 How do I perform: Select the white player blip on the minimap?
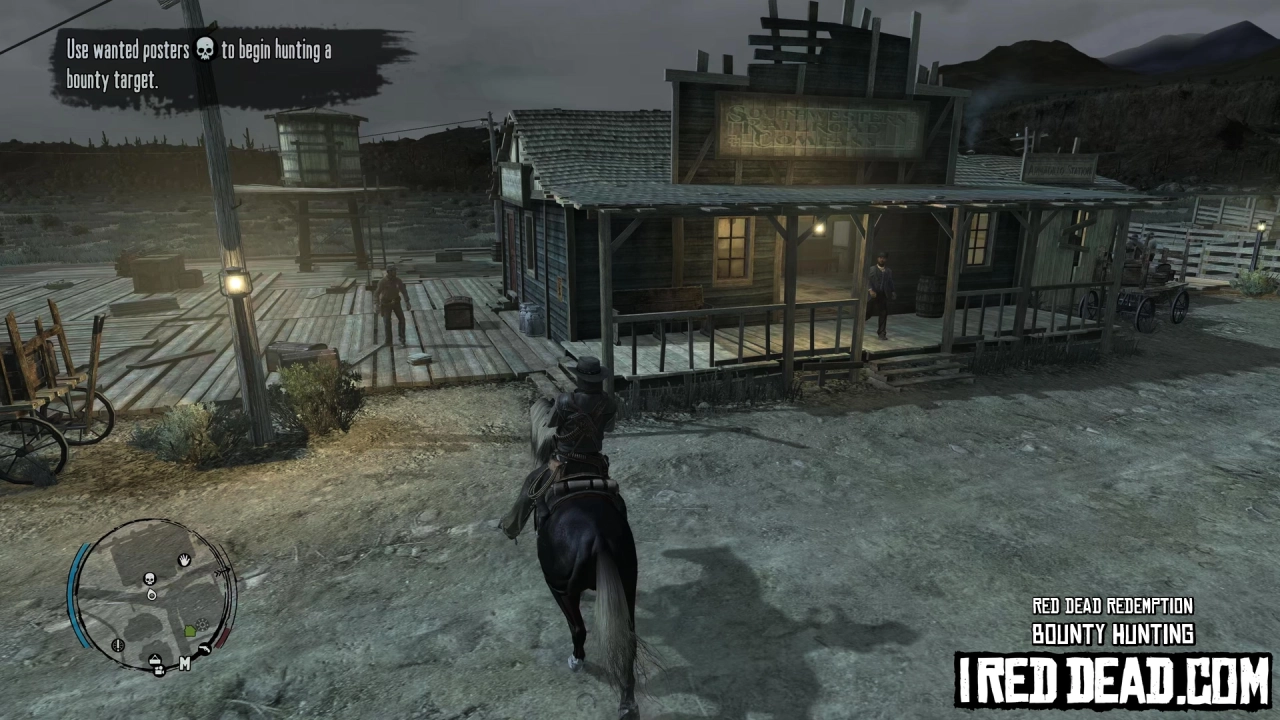point(152,596)
